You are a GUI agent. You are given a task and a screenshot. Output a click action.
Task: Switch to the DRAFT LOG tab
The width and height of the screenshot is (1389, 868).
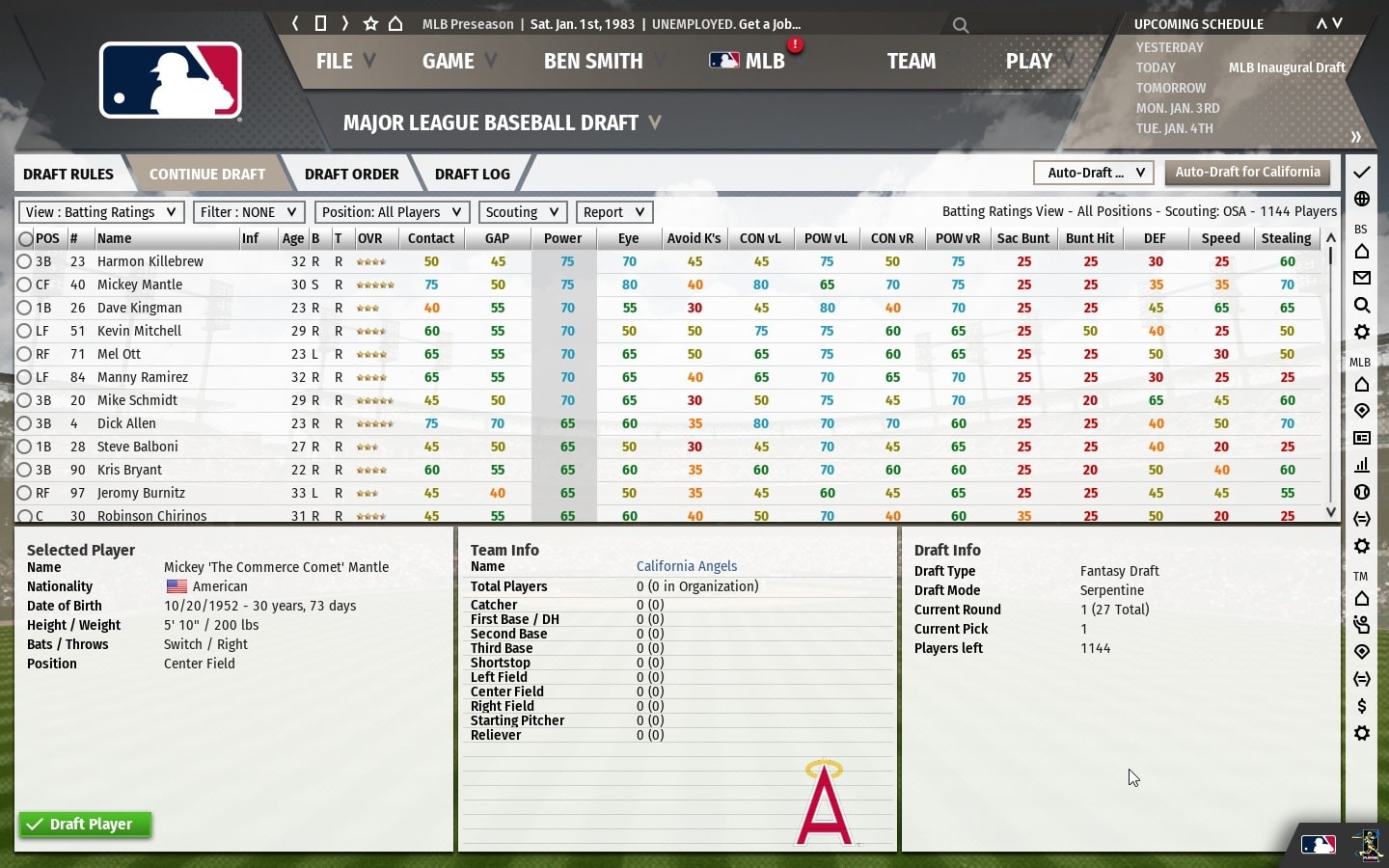coord(472,174)
